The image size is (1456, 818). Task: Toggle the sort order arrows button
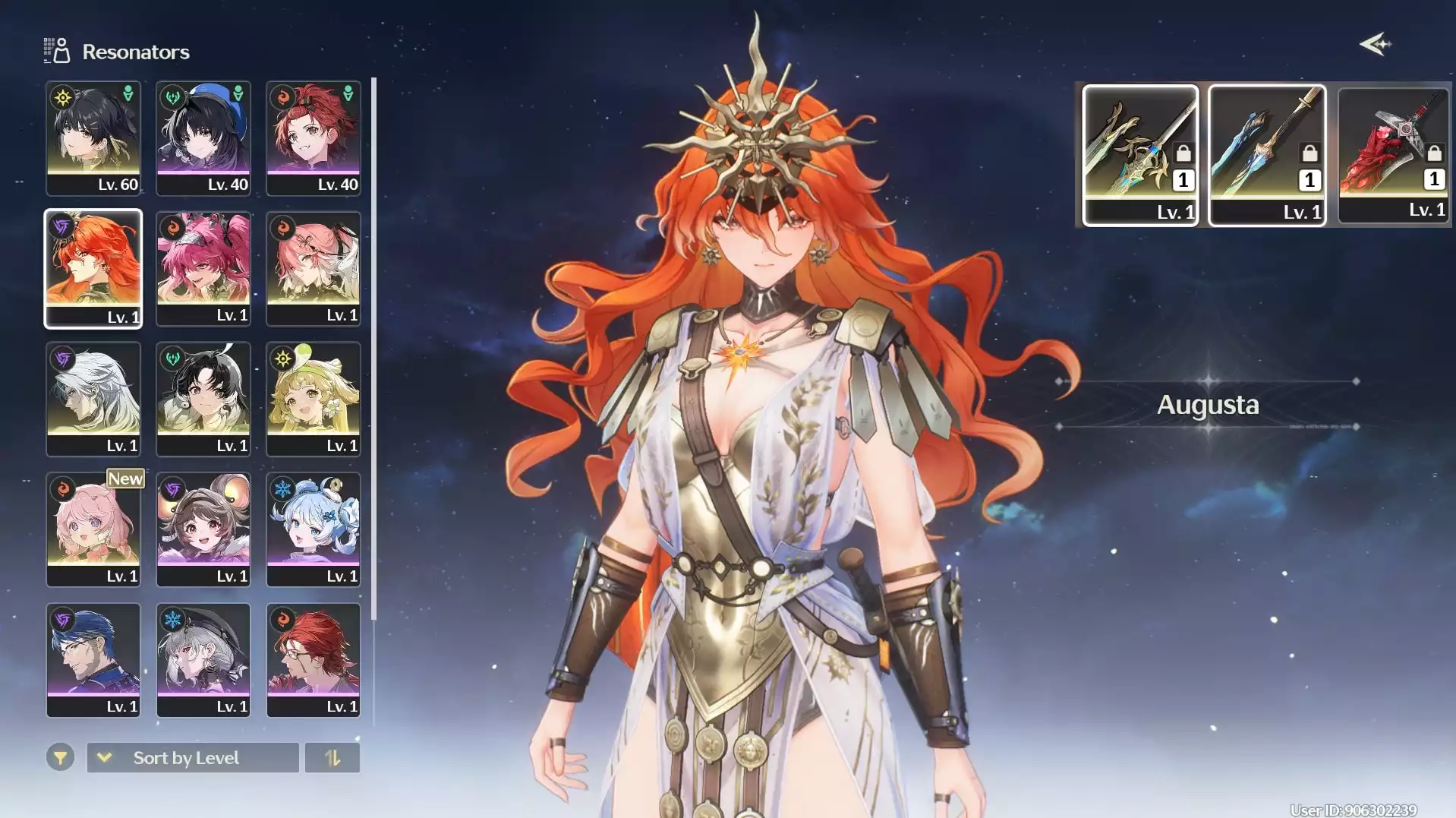click(x=332, y=758)
